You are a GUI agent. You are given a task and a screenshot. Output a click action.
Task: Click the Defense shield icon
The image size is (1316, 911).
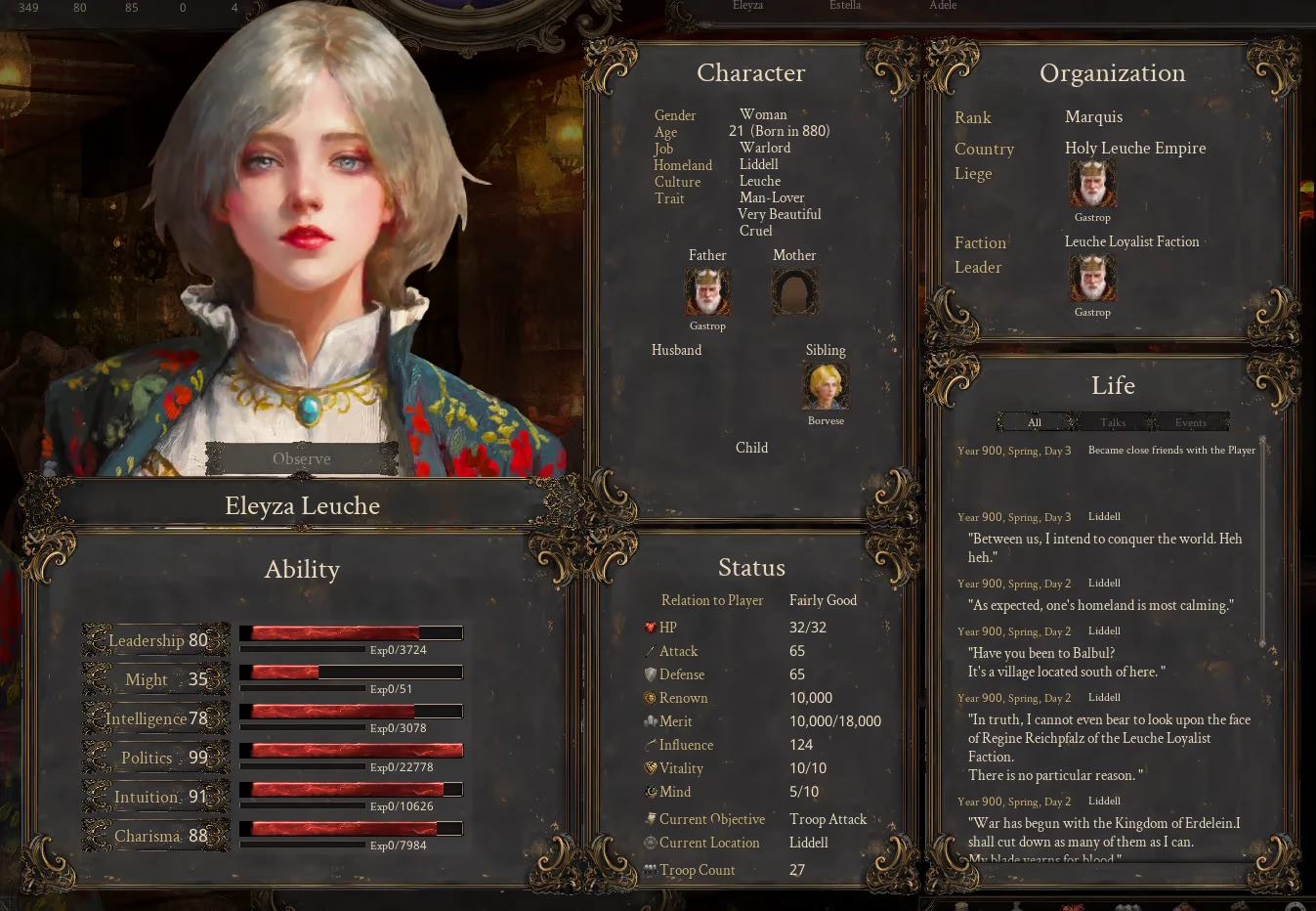[x=650, y=674]
